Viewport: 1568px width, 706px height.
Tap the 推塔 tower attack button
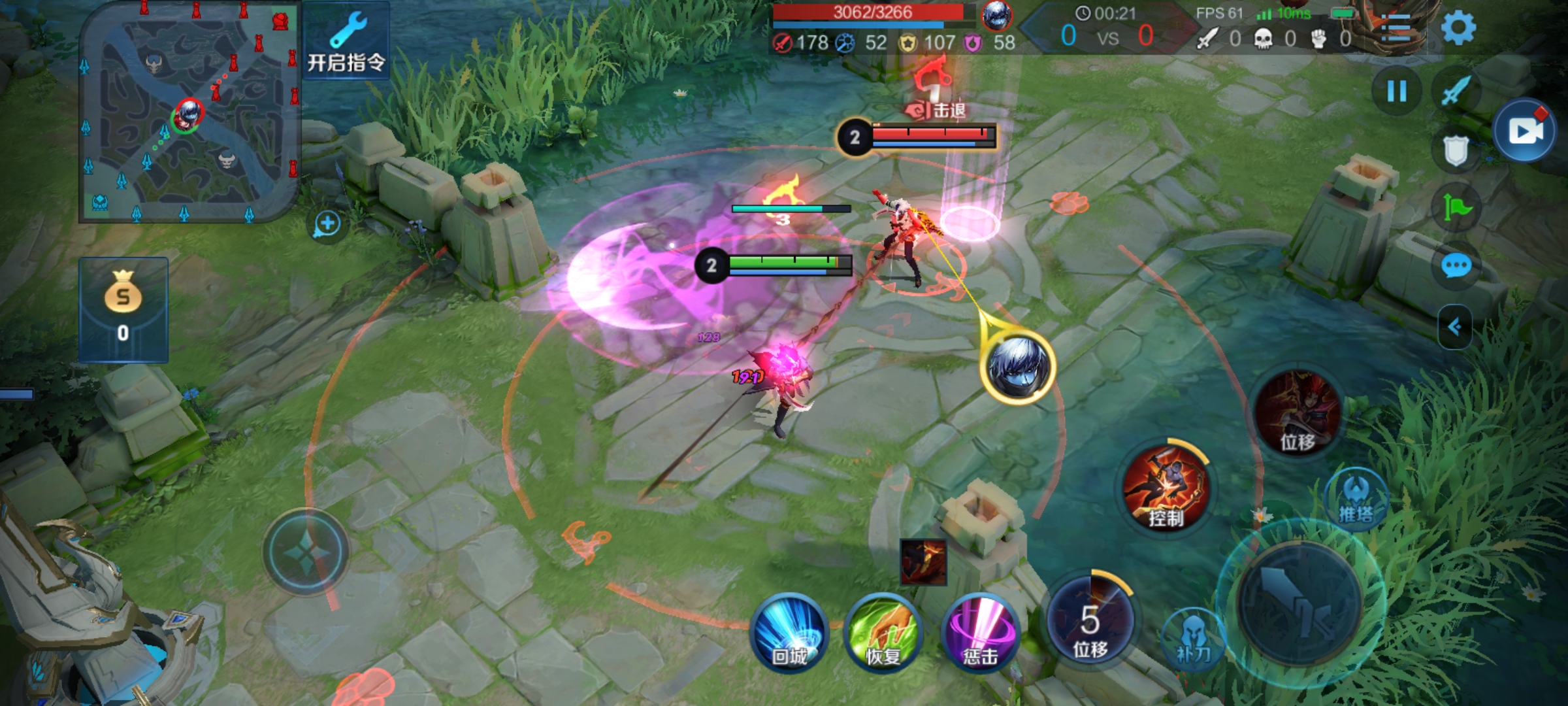(x=1356, y=501)
